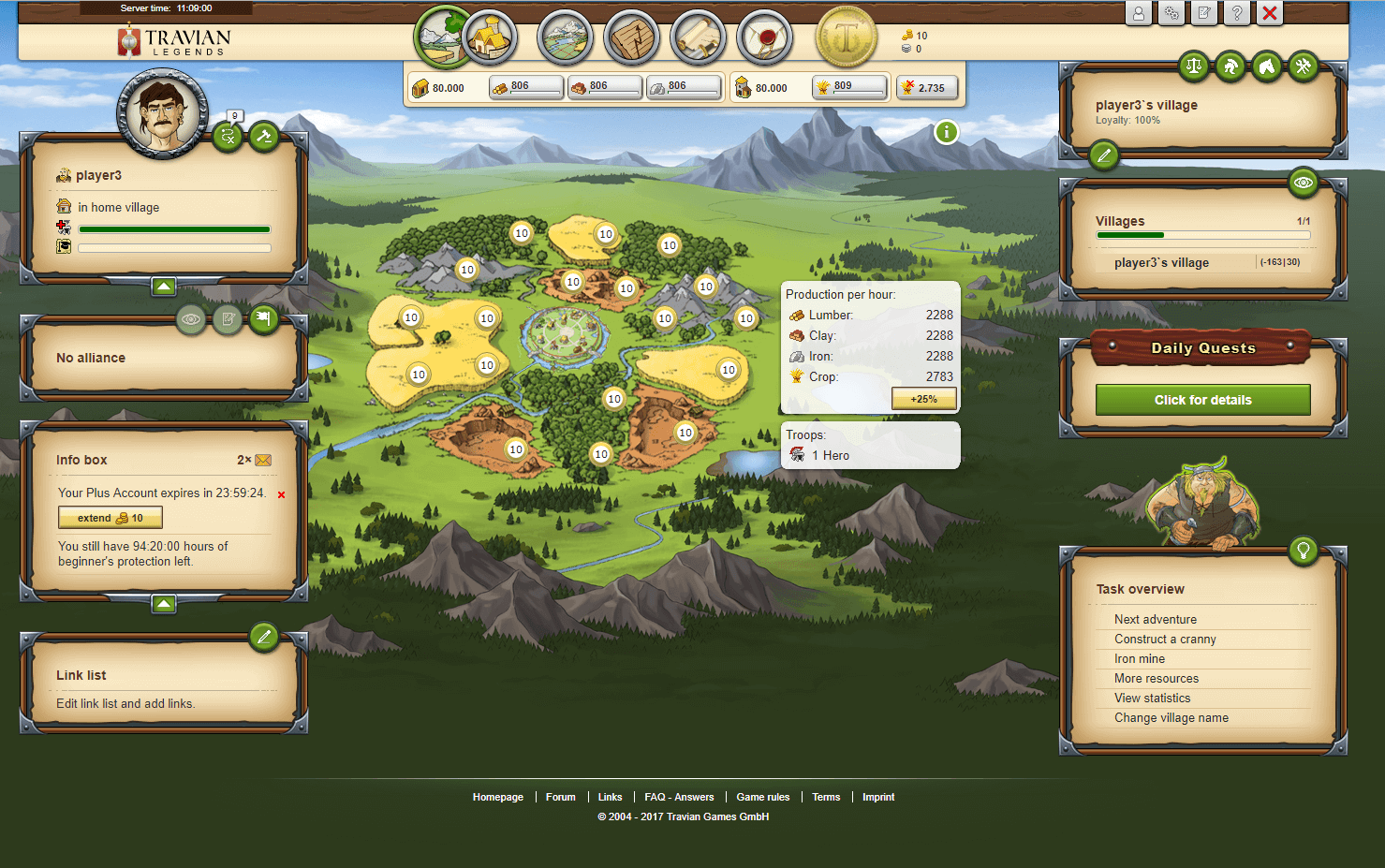Log out with the red X button
Viewport: 1385px width, 868px height.
tap(1270, 13)
